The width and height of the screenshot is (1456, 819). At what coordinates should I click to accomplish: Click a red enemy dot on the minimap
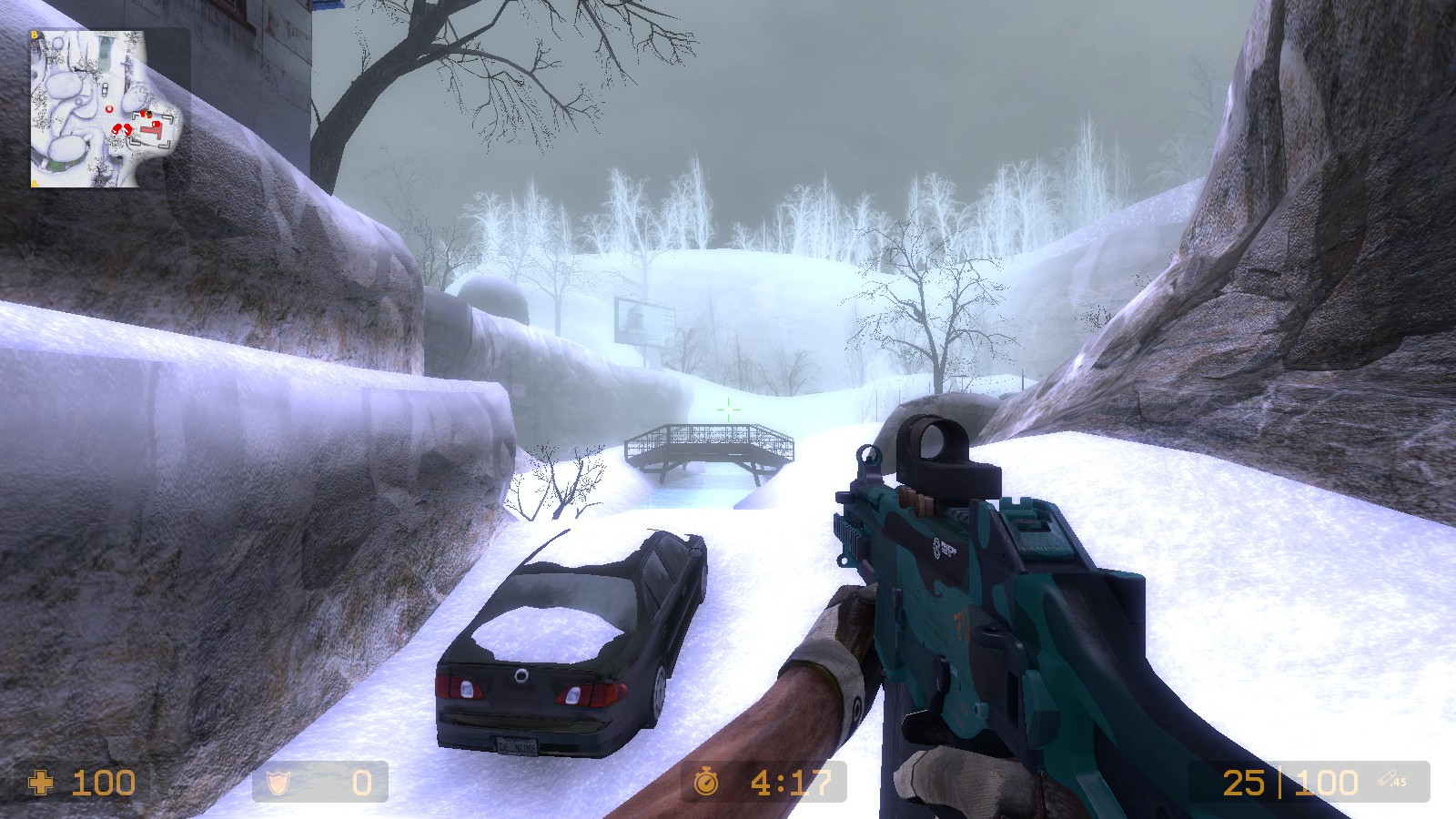118,128
